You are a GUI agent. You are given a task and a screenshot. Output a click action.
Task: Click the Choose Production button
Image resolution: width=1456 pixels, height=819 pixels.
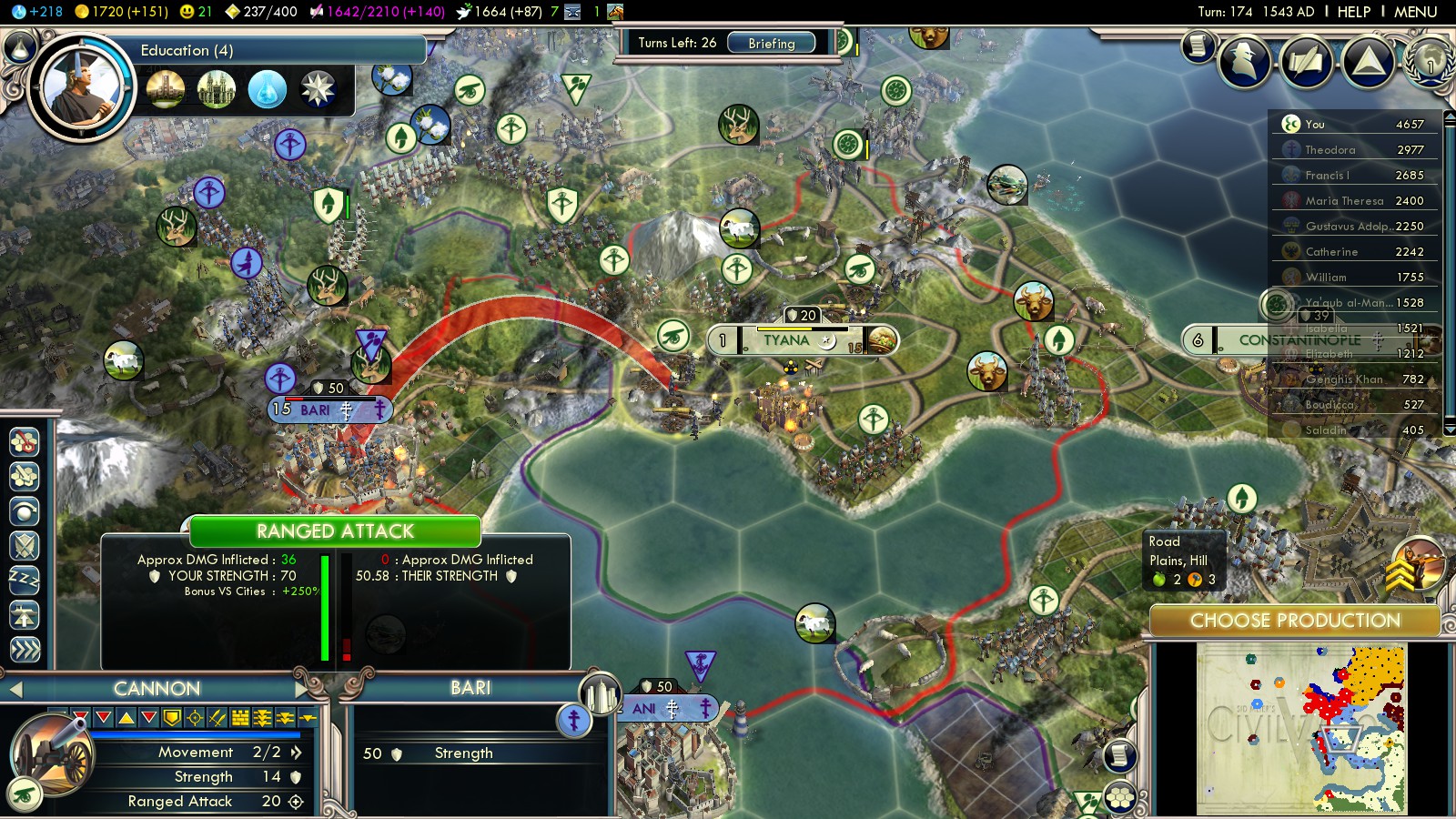tap(1295, 621)
